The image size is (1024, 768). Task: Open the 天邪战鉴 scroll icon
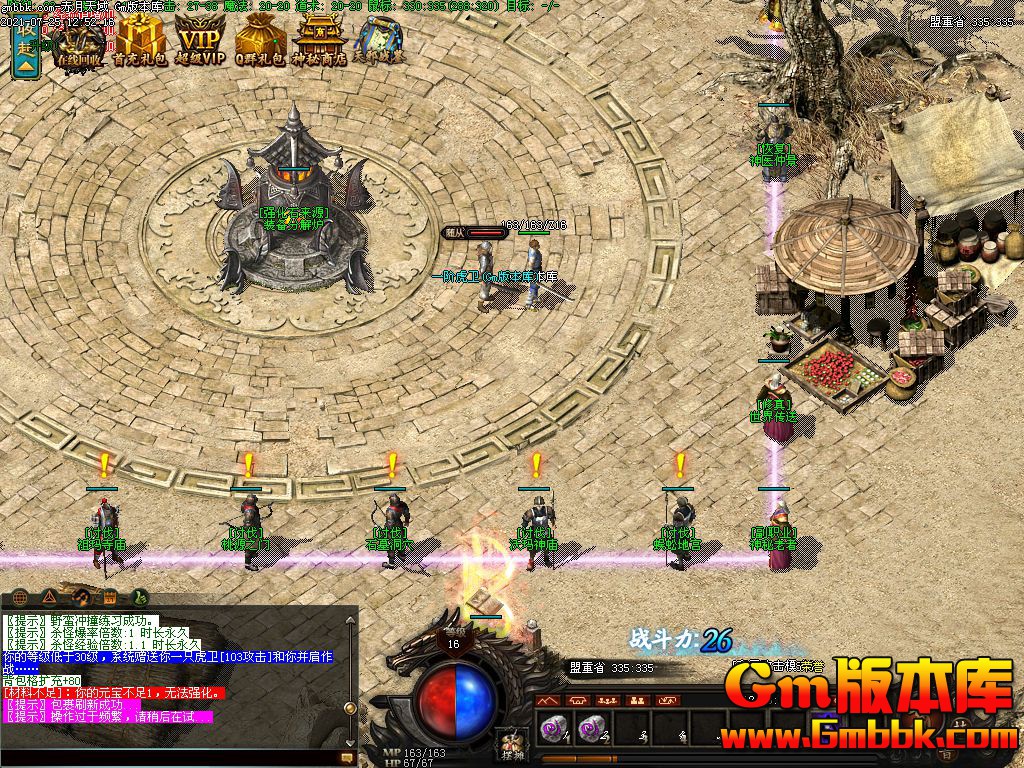pos(378,40)
